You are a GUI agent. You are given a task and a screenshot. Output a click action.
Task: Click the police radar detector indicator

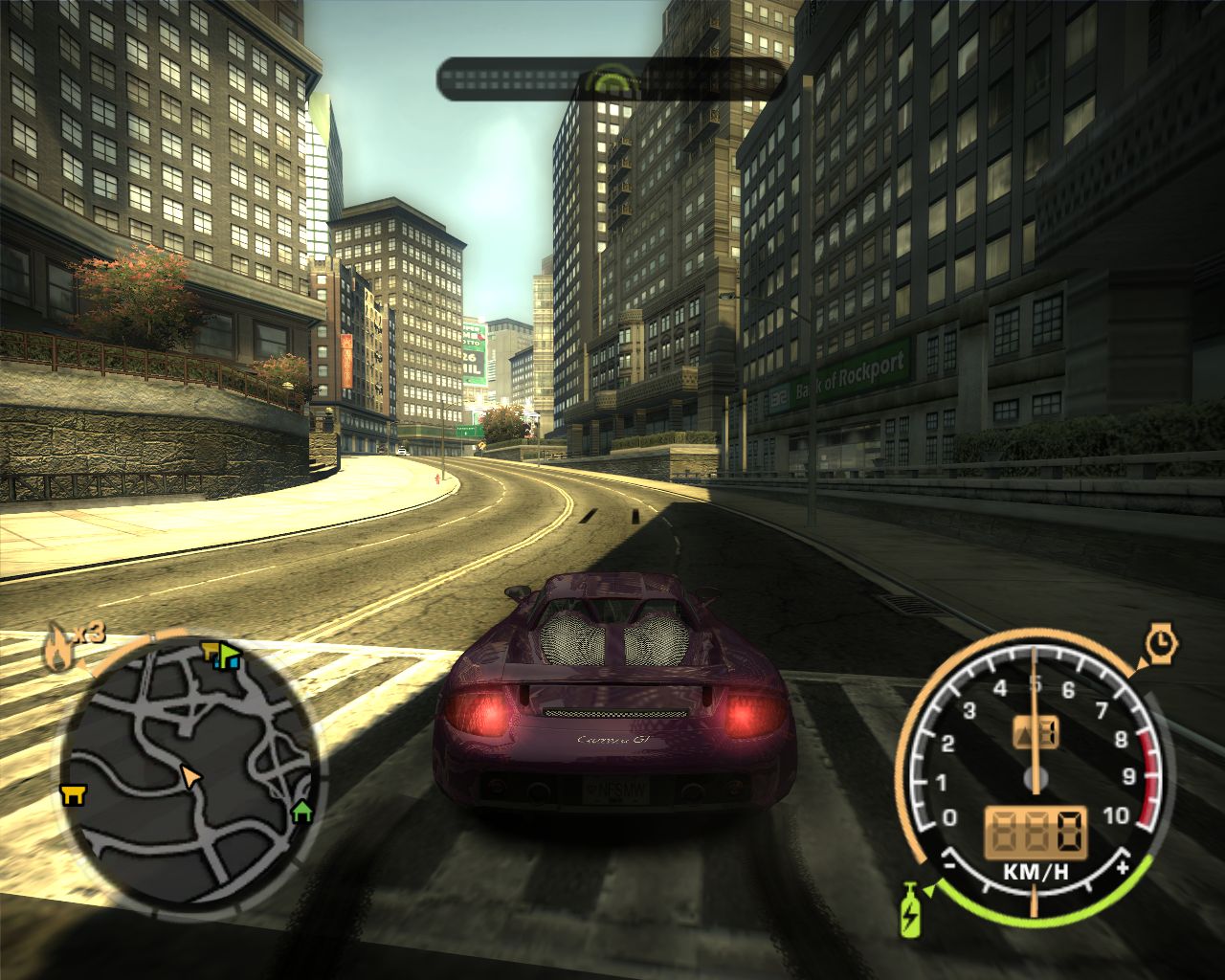point(613,82)
